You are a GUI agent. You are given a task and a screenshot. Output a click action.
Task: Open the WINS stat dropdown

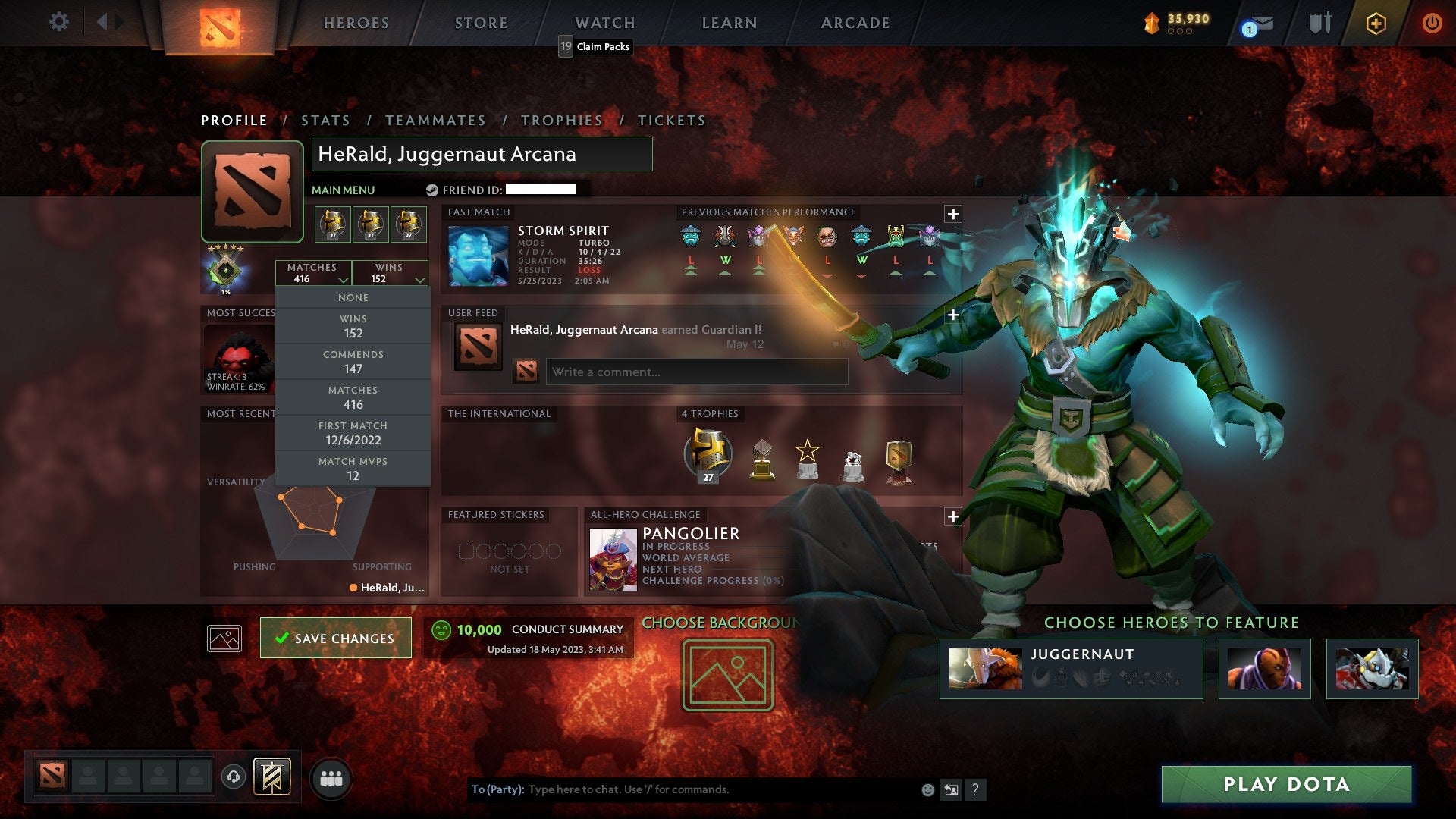tap(389, 273)
